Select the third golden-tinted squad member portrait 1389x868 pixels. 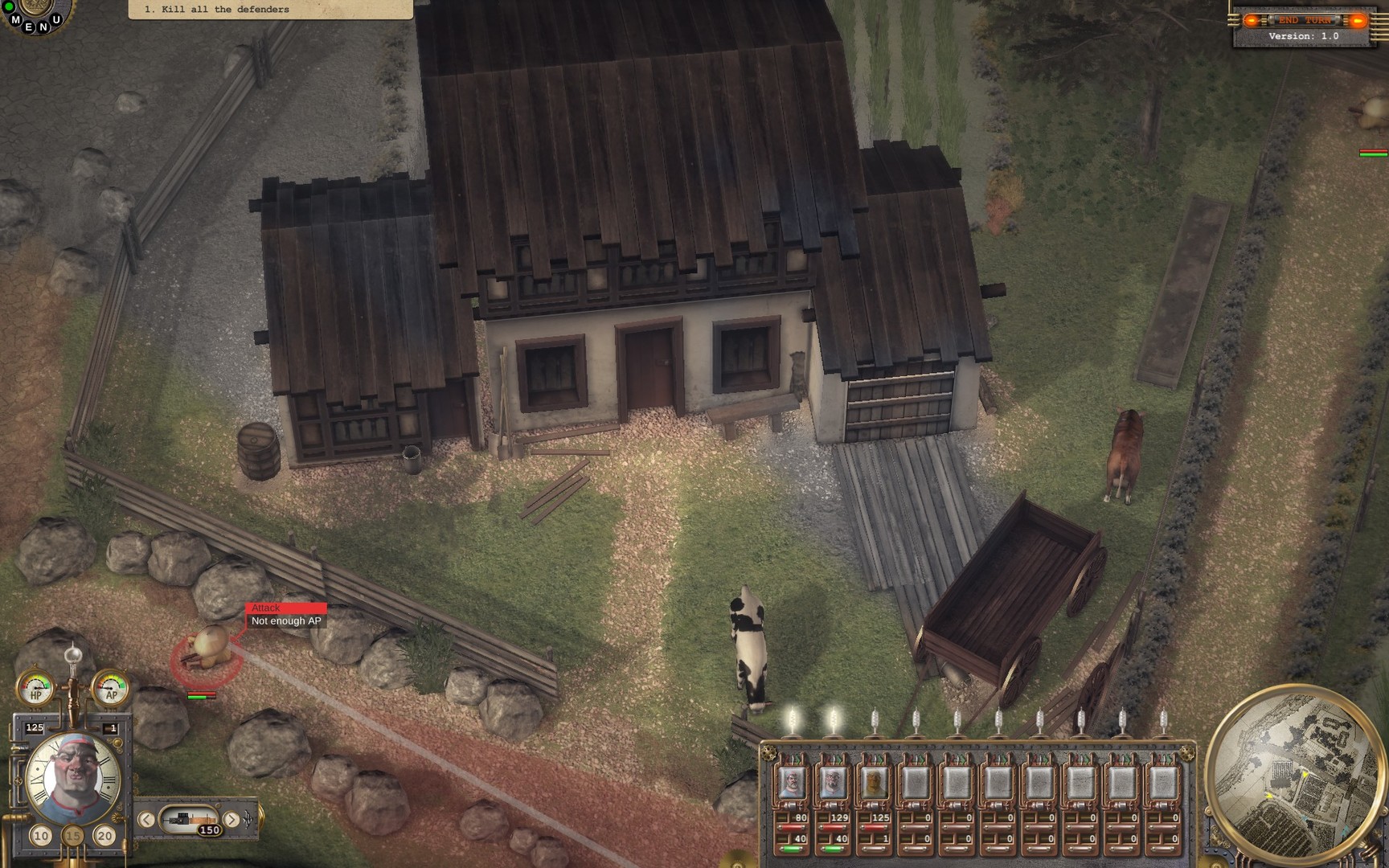click(x=874, y=782)
